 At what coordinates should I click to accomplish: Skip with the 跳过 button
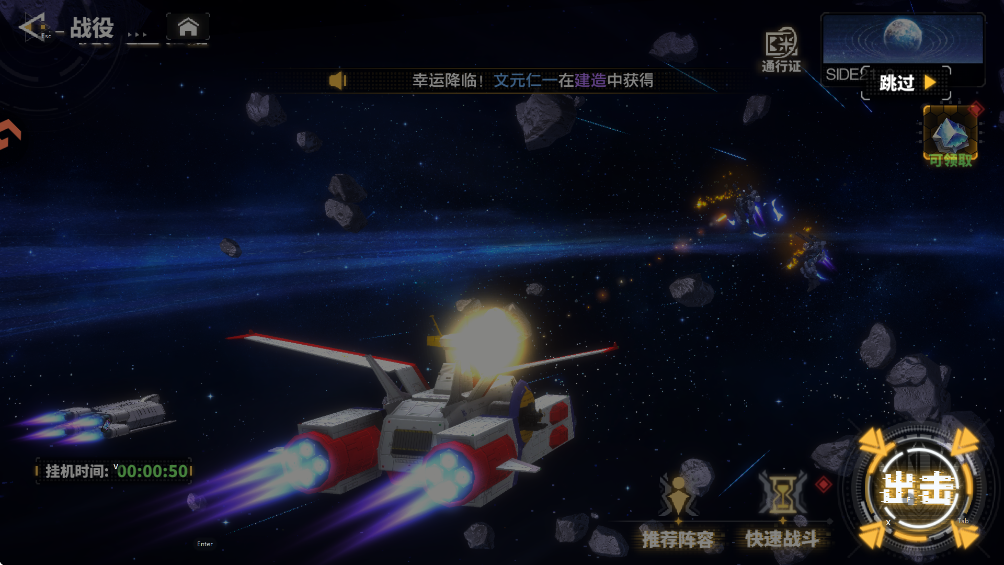(x=906, y=83)
